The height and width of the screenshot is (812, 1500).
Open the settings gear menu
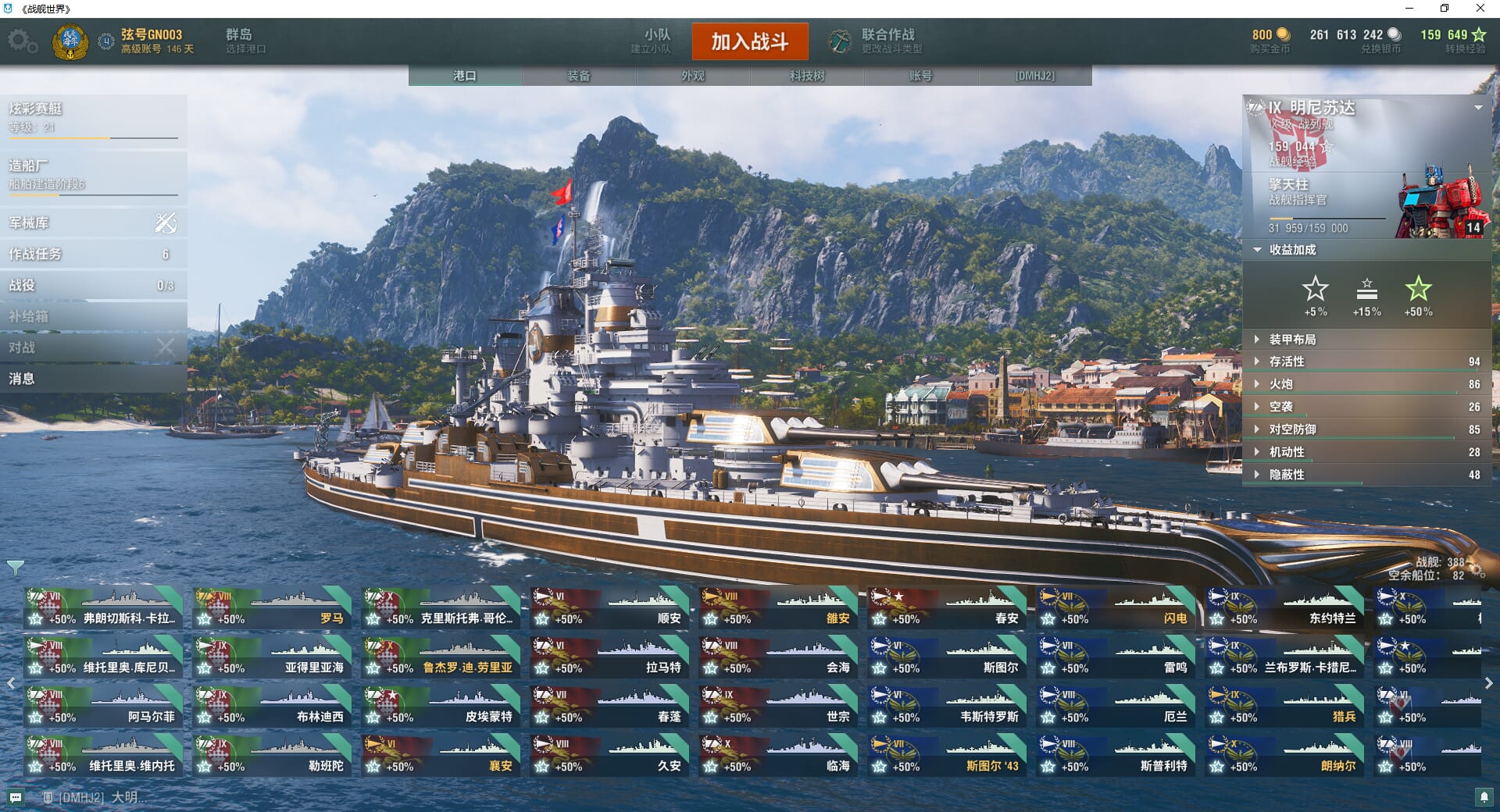pos(22,41)
